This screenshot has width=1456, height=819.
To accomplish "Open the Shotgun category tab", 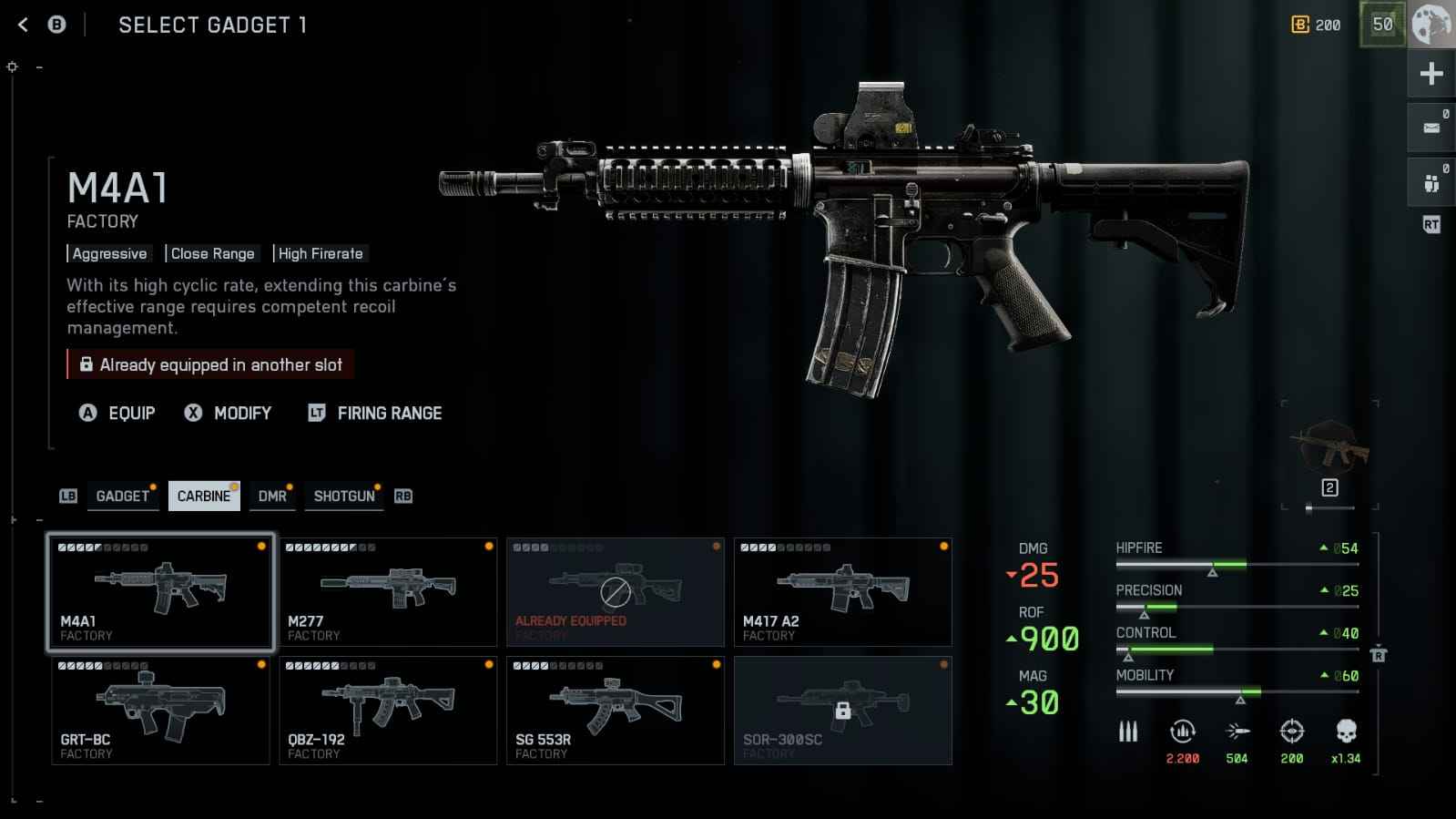I will click(343, 497).
